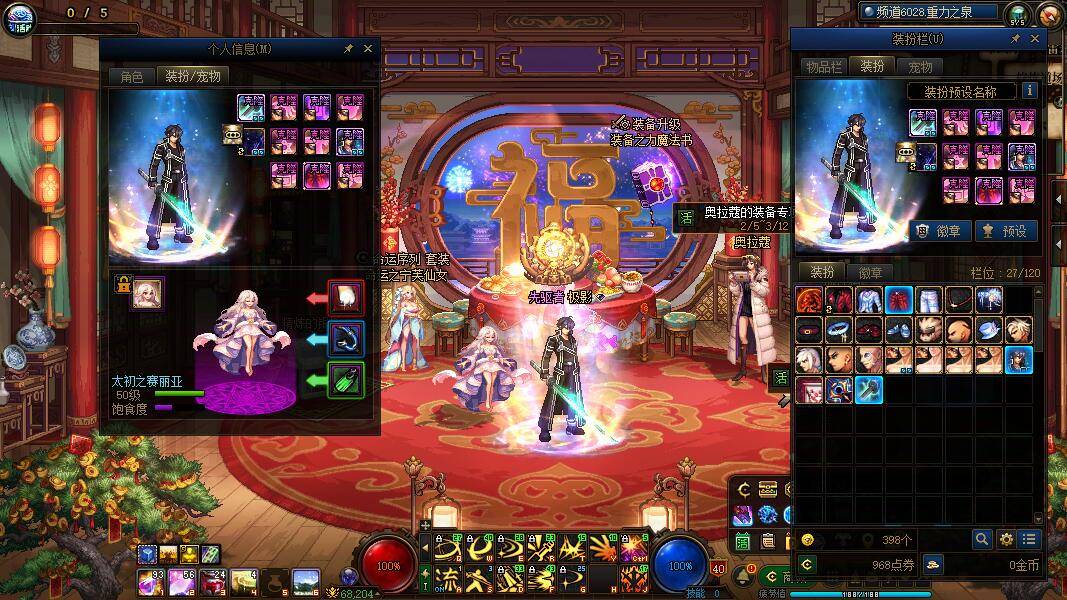Click the 徽章 emblem button
1067x600 pixels.
coord(938,231)
